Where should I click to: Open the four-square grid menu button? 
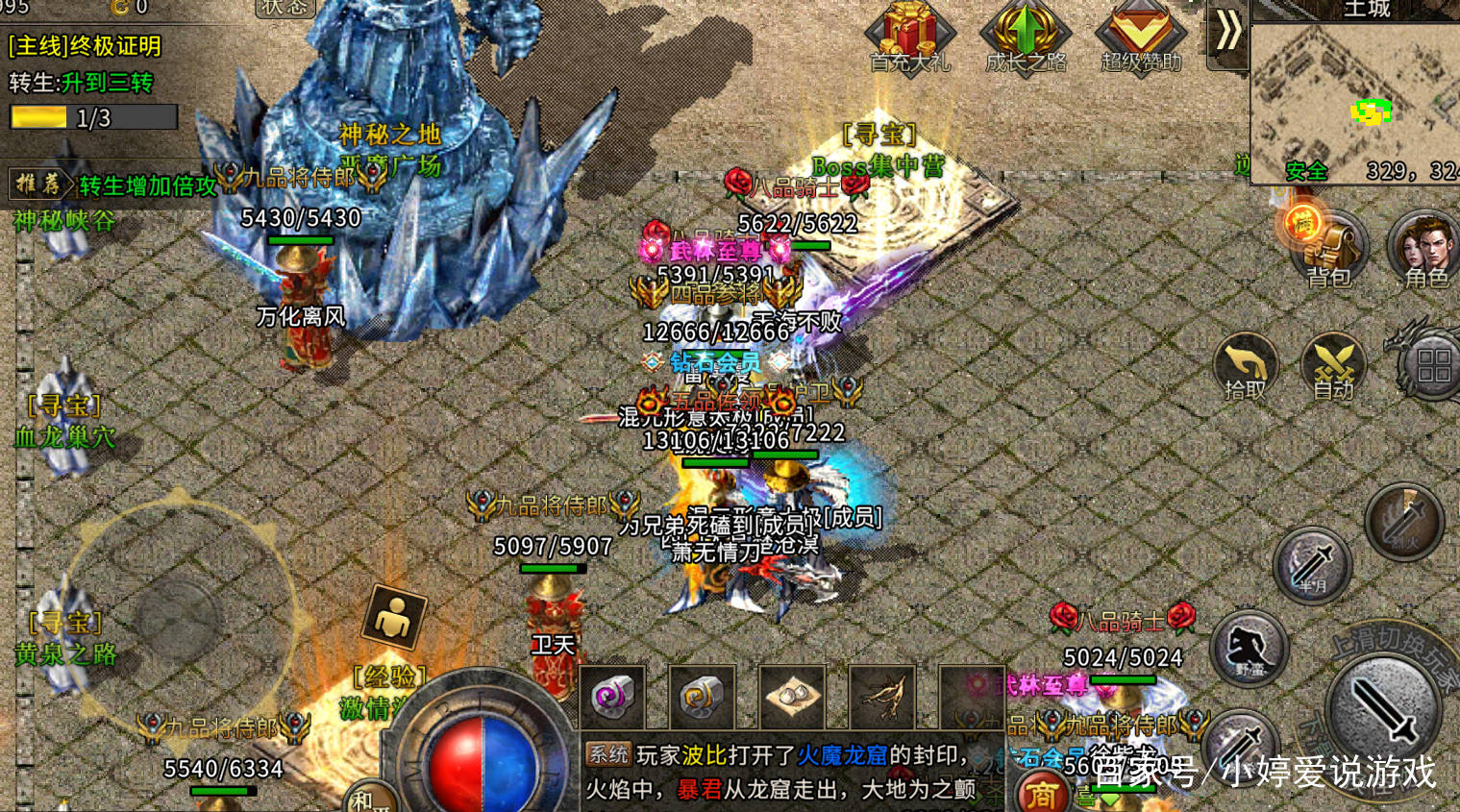point(1432,366)
